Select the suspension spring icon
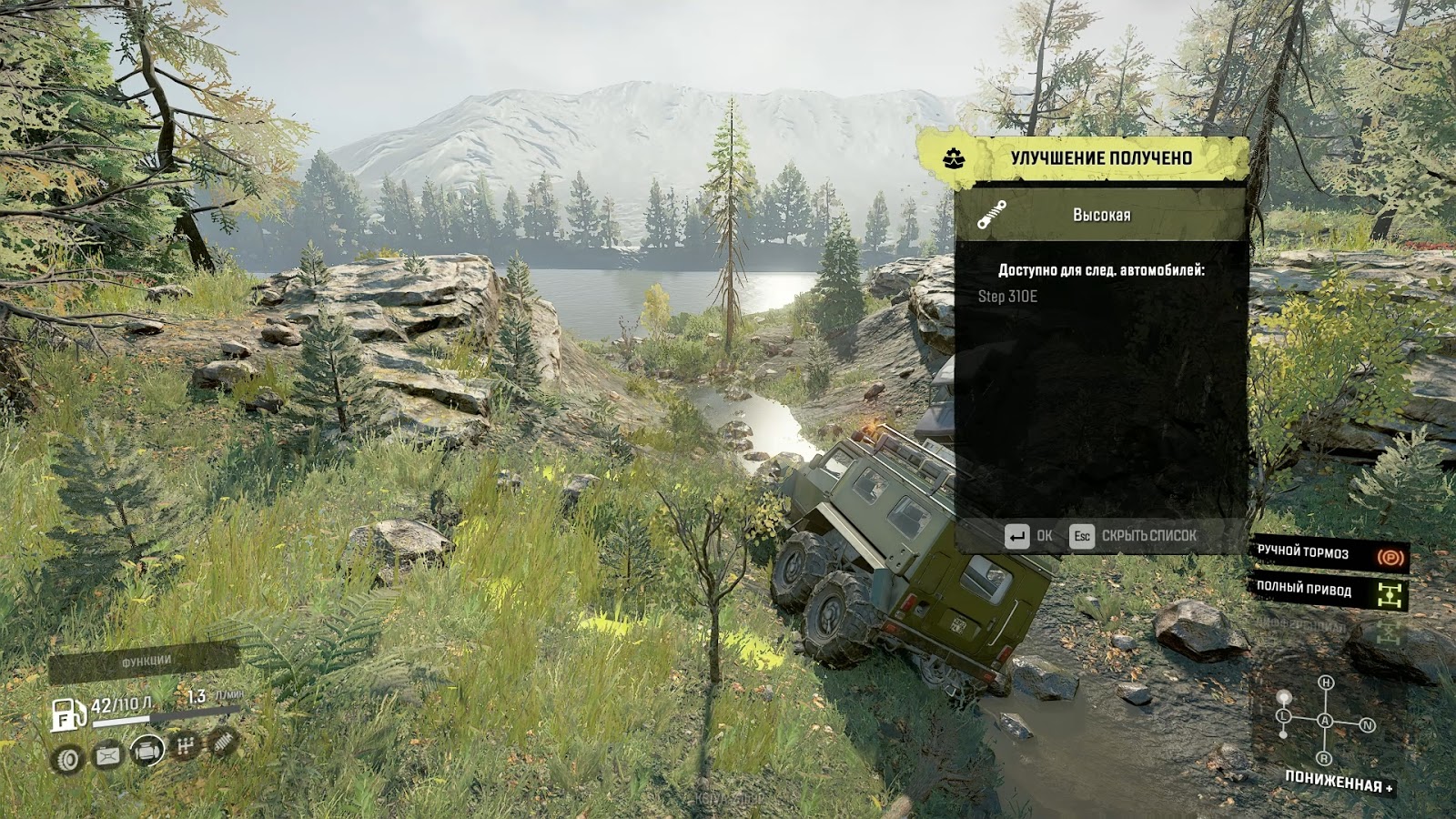Screen dimensions: 1456x819 (x=223, y=743)
